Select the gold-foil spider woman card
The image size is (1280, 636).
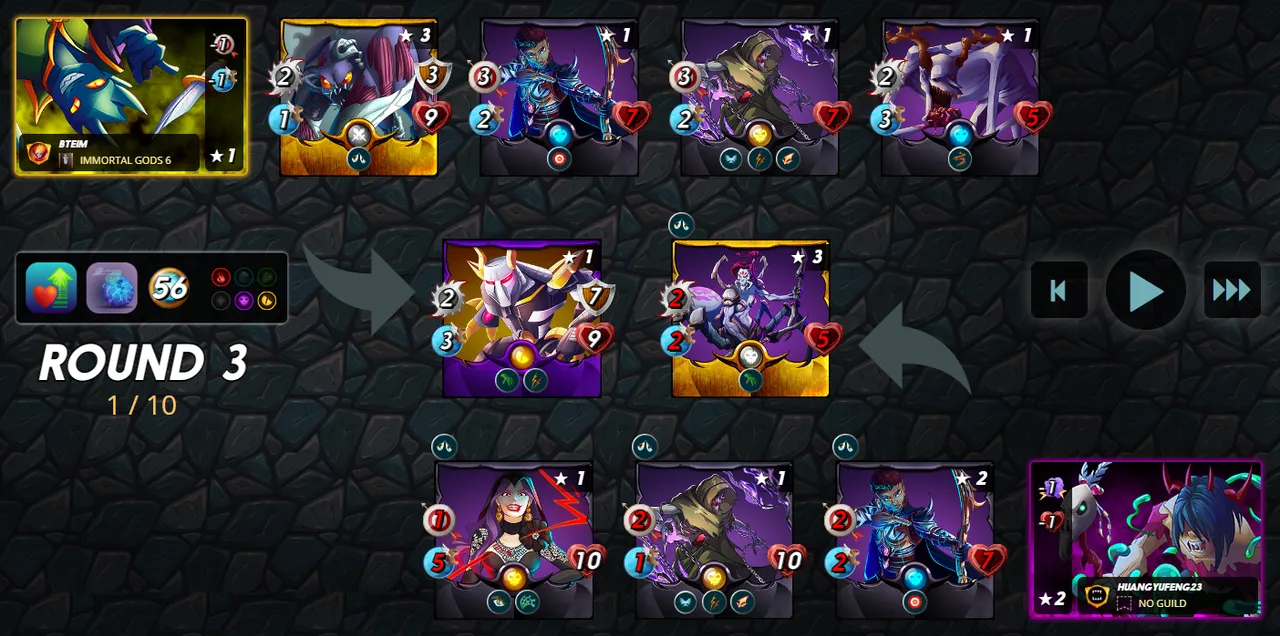tap(750, 318)
